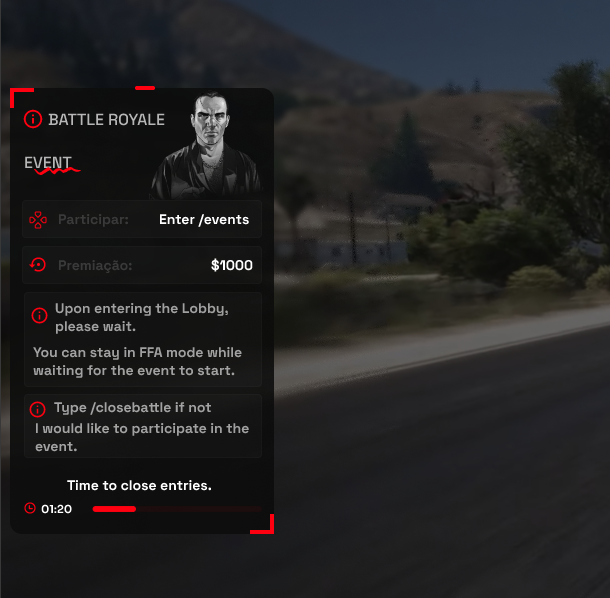Select the Premiação $1000 prize row
The height and width of the screenshot is (598, 610).
pyautogui.click(x=142, y=265)
